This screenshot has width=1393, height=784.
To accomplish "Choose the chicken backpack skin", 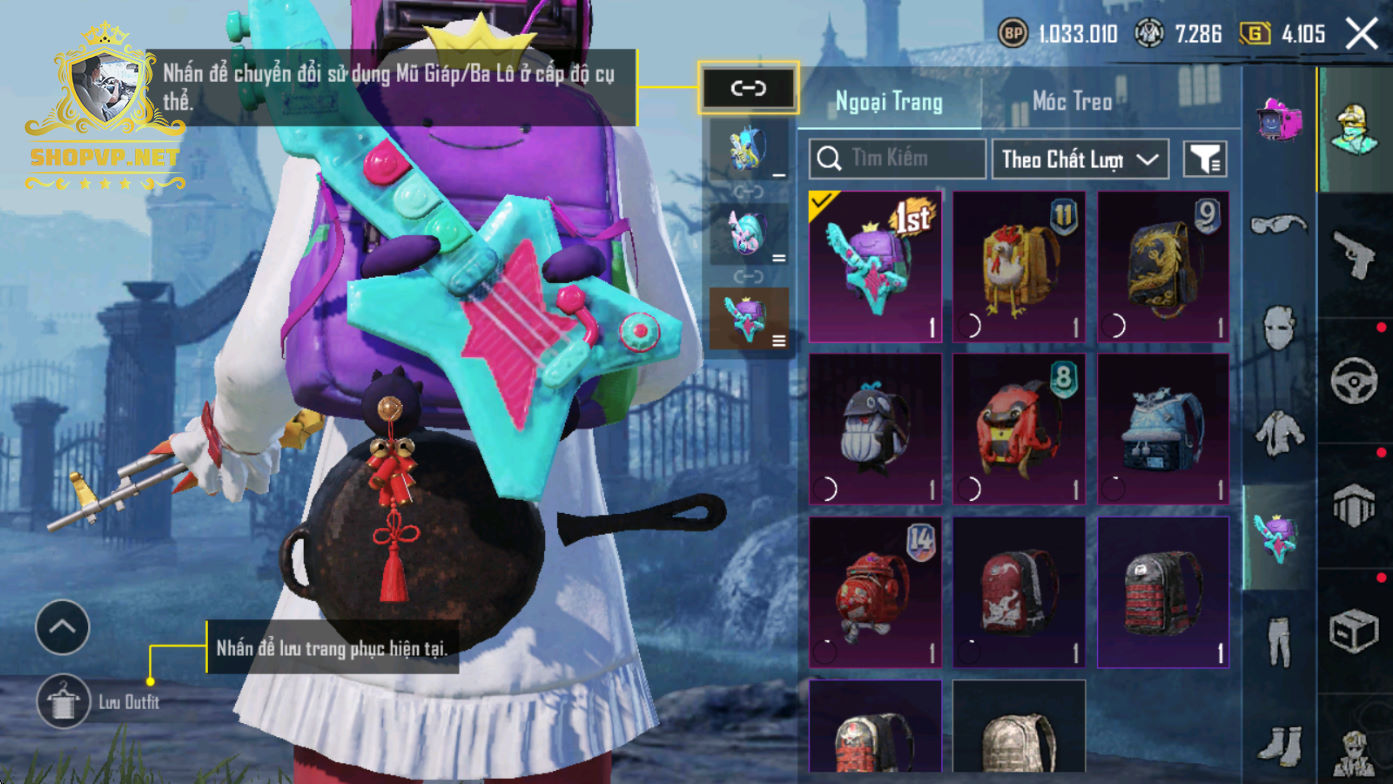I will point(1018,266).
